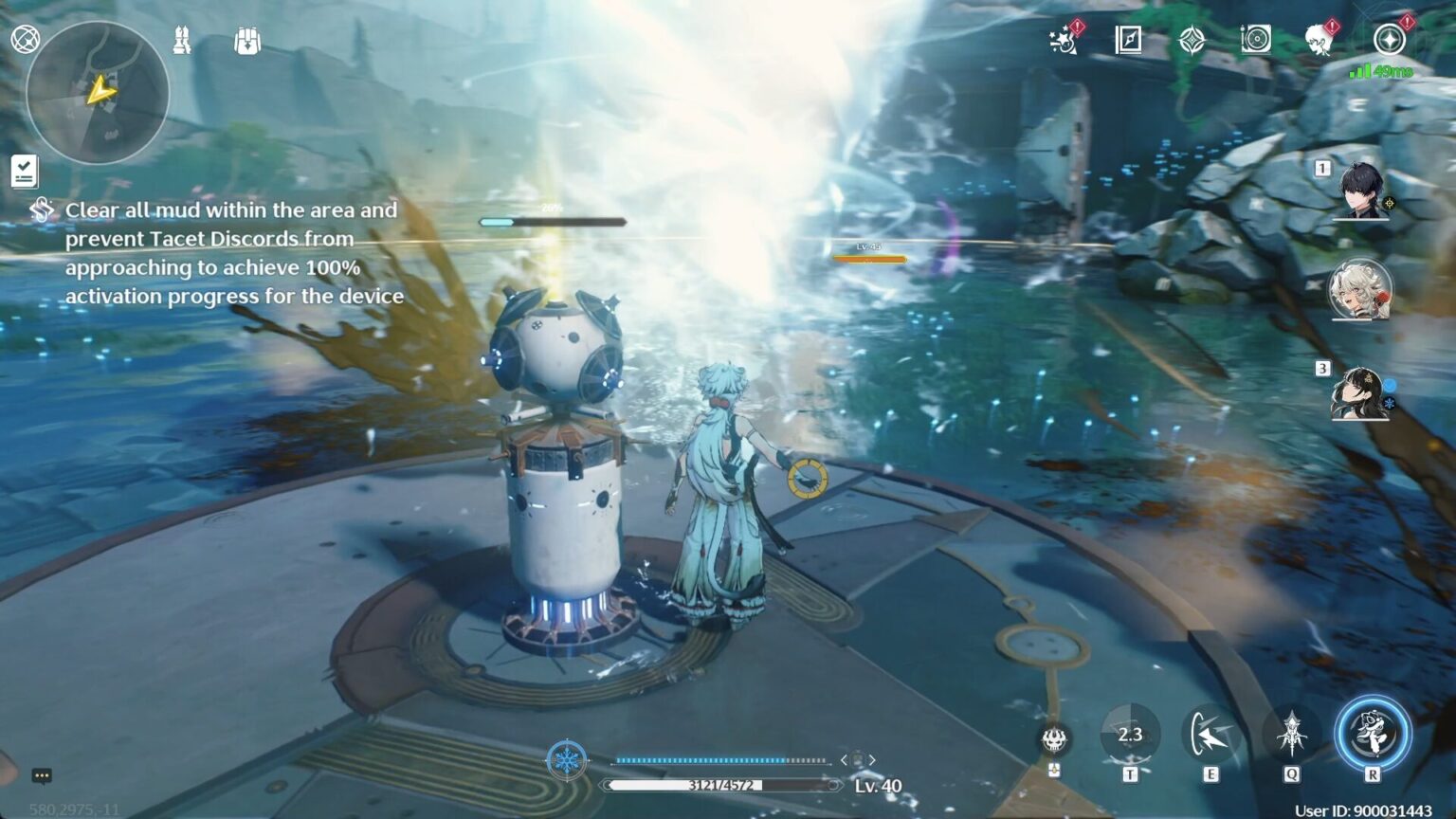Viewport: 1456px width, 819px height.
Task: Click the left arrow beside the forte gauge
Action: (x=845, y=760)
